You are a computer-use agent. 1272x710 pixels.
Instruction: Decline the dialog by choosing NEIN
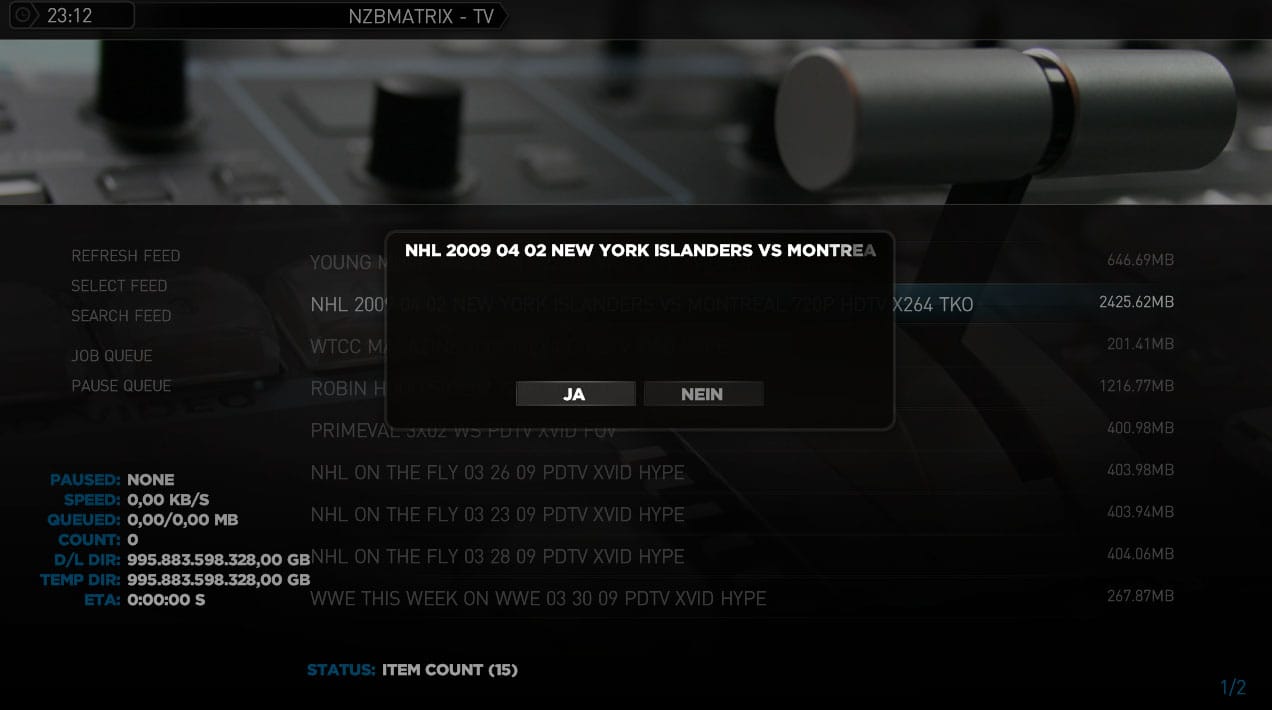[703, 394]
